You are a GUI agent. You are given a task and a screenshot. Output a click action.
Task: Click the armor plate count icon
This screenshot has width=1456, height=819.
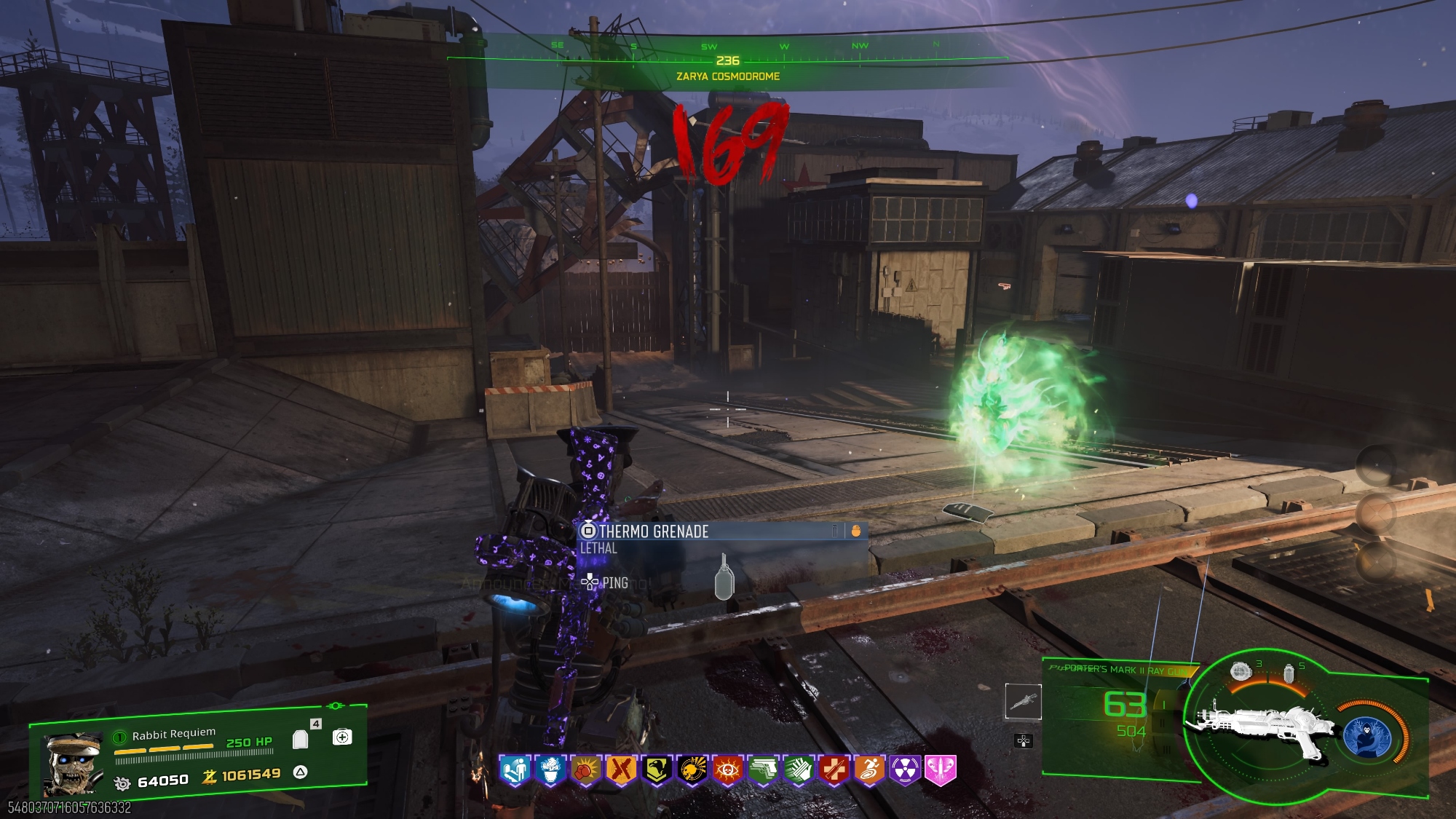(x=300, y=740)
